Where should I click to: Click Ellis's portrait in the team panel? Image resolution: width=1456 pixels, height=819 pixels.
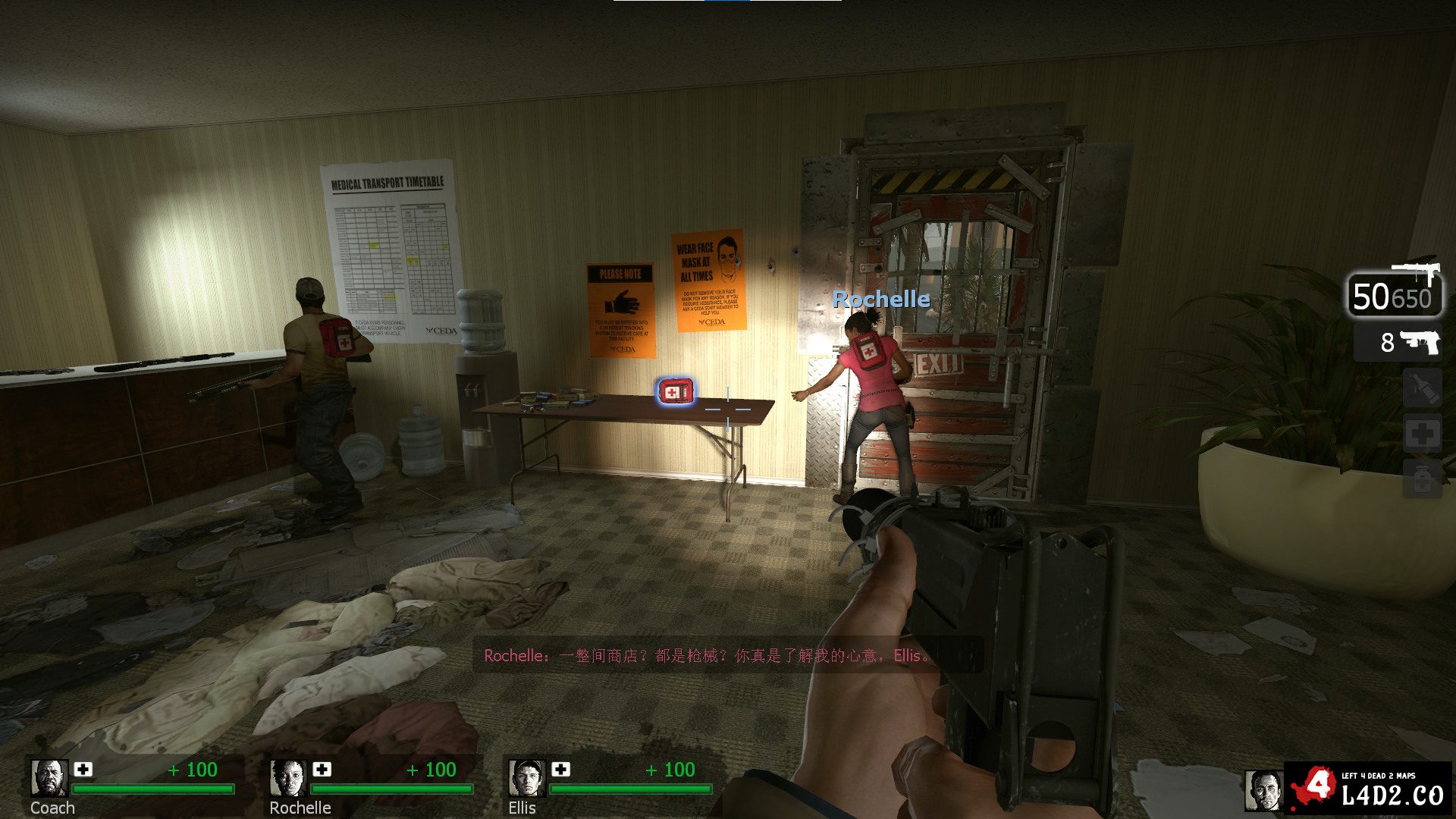[527, 778]
